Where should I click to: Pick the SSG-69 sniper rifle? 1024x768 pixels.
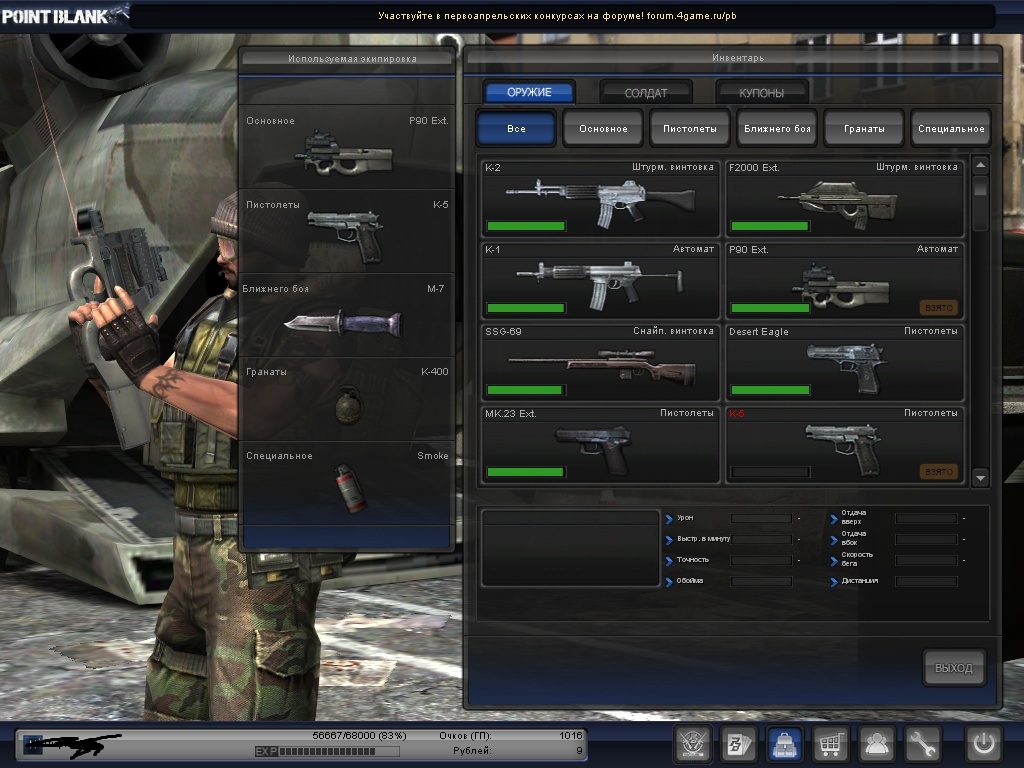click(x=600, y=362)
